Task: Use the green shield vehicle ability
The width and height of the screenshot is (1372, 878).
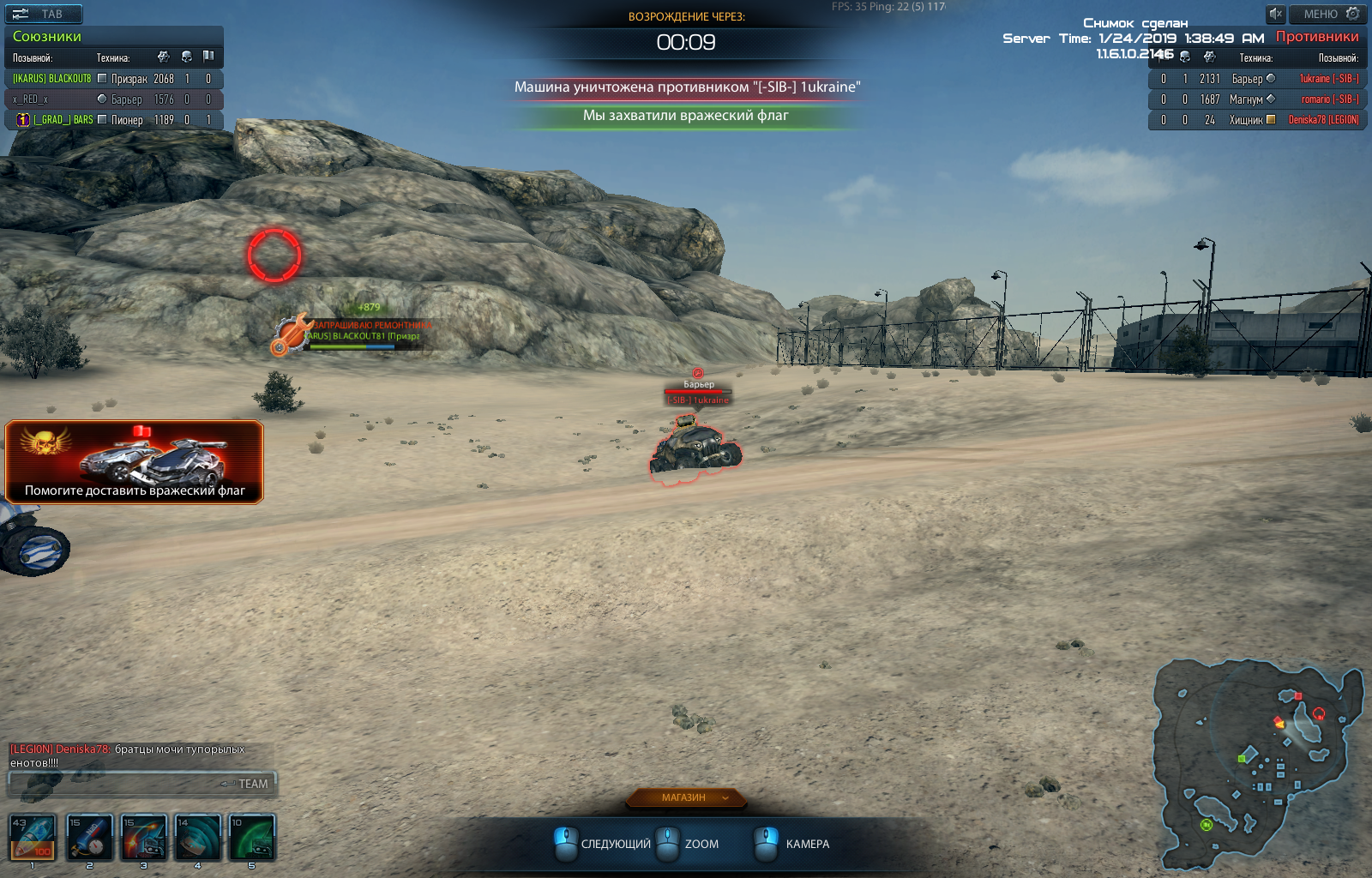Action: 252,838
